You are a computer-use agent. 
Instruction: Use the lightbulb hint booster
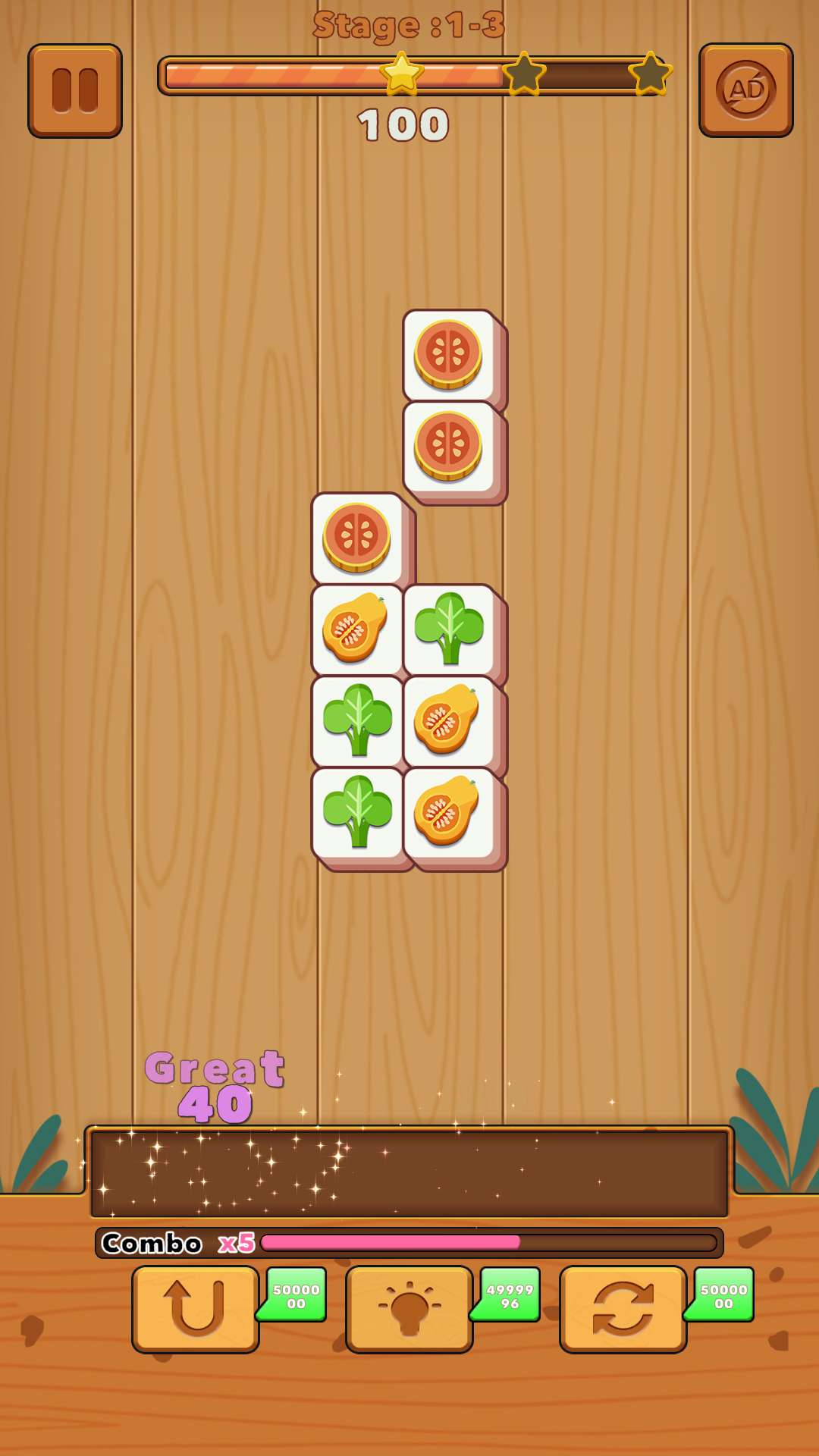[409, 1308]
